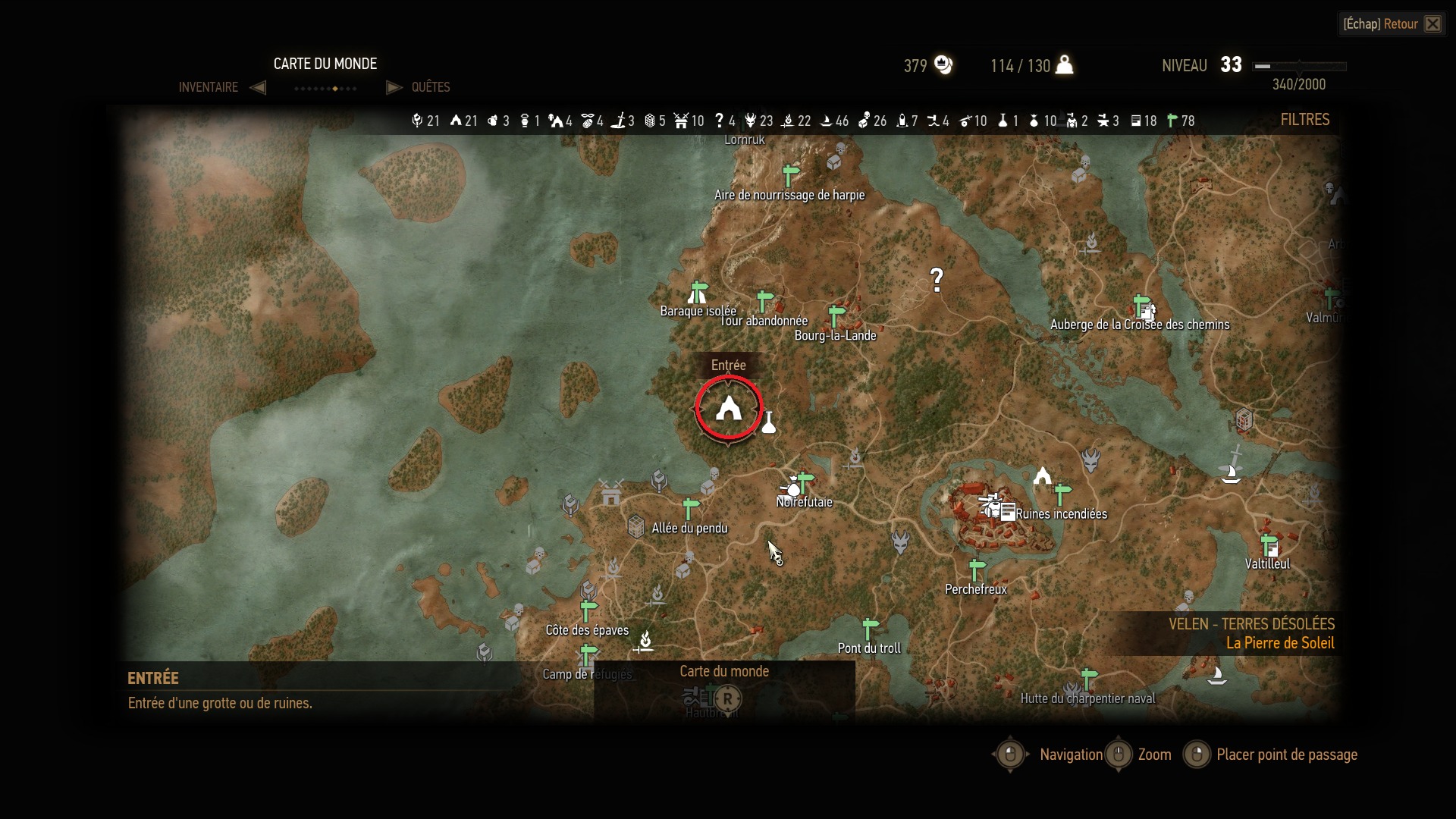The image size is (1456, 819).
Task: Select the Pont du troll signpost
Action: (x=870, y=629)
